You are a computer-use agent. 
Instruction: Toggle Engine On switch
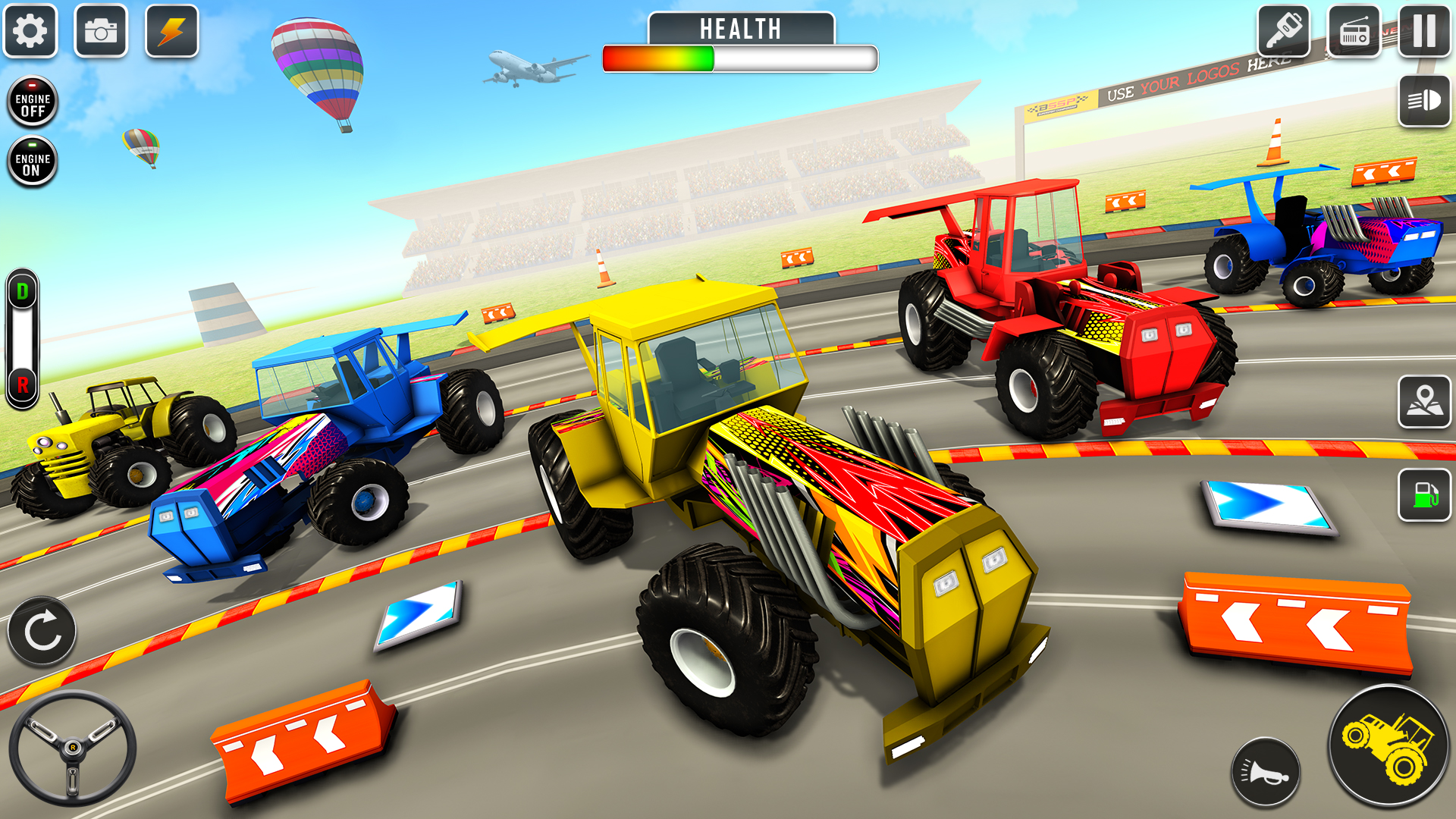[32, 160]
